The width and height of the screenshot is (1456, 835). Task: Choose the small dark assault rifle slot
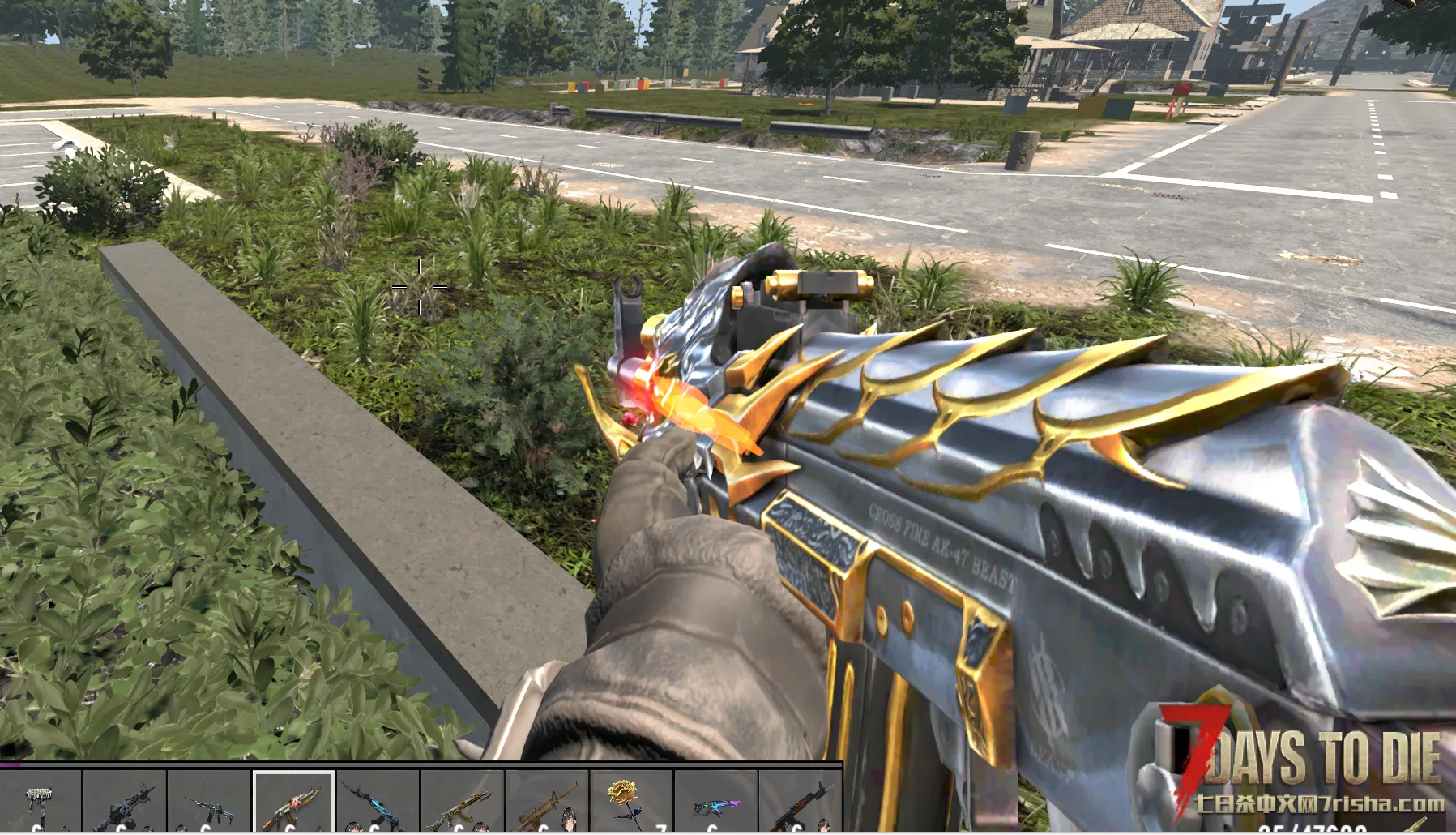[x=209, y=803]
